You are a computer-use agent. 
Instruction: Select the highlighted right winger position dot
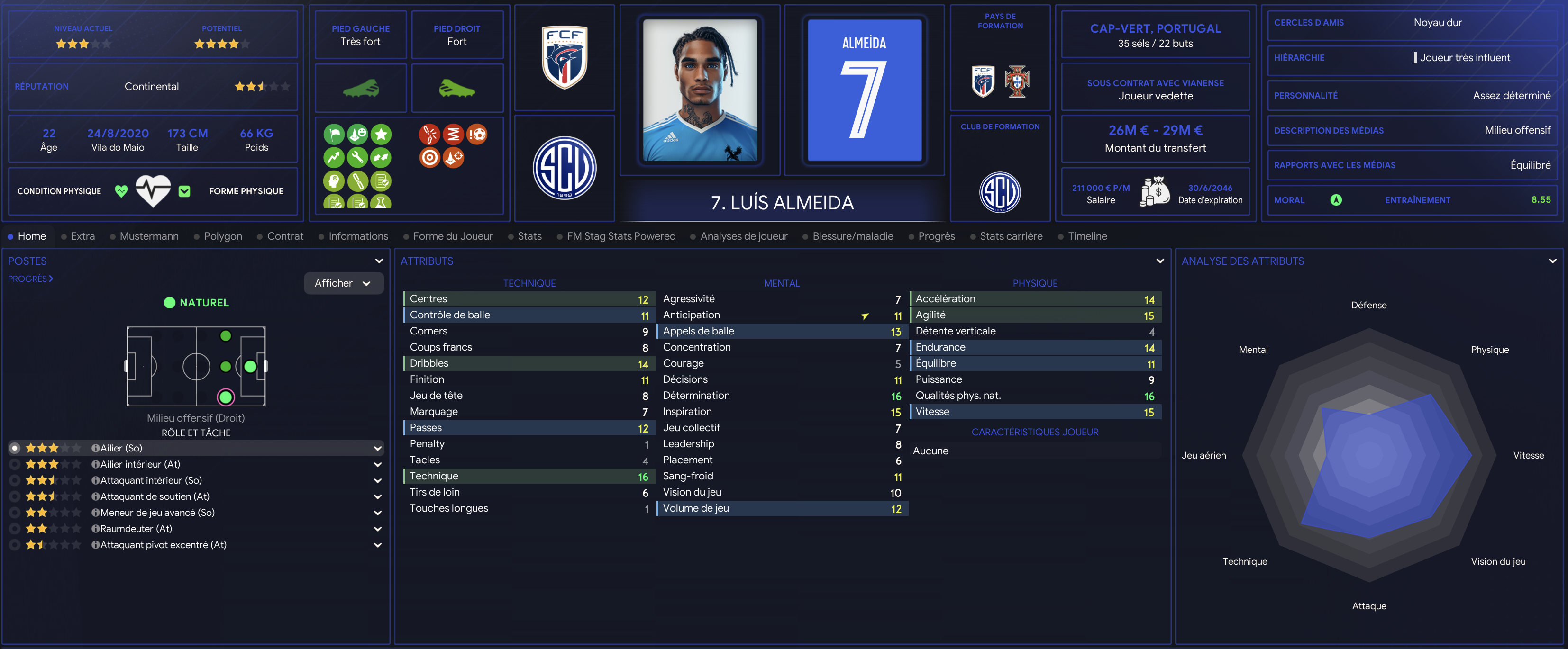pos(226,397)
